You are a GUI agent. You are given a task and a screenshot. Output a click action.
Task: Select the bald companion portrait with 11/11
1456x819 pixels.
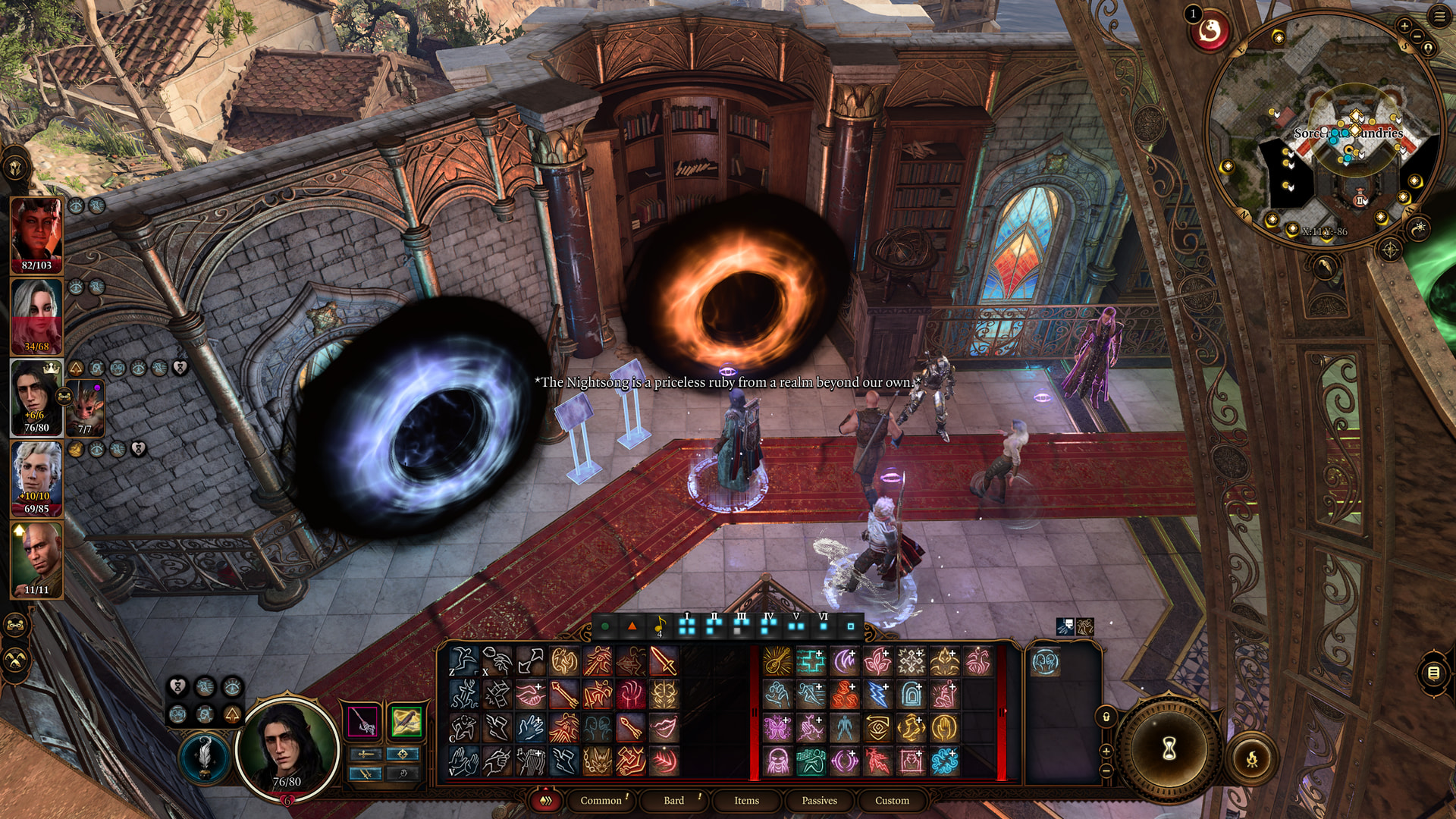pos(36,560)
